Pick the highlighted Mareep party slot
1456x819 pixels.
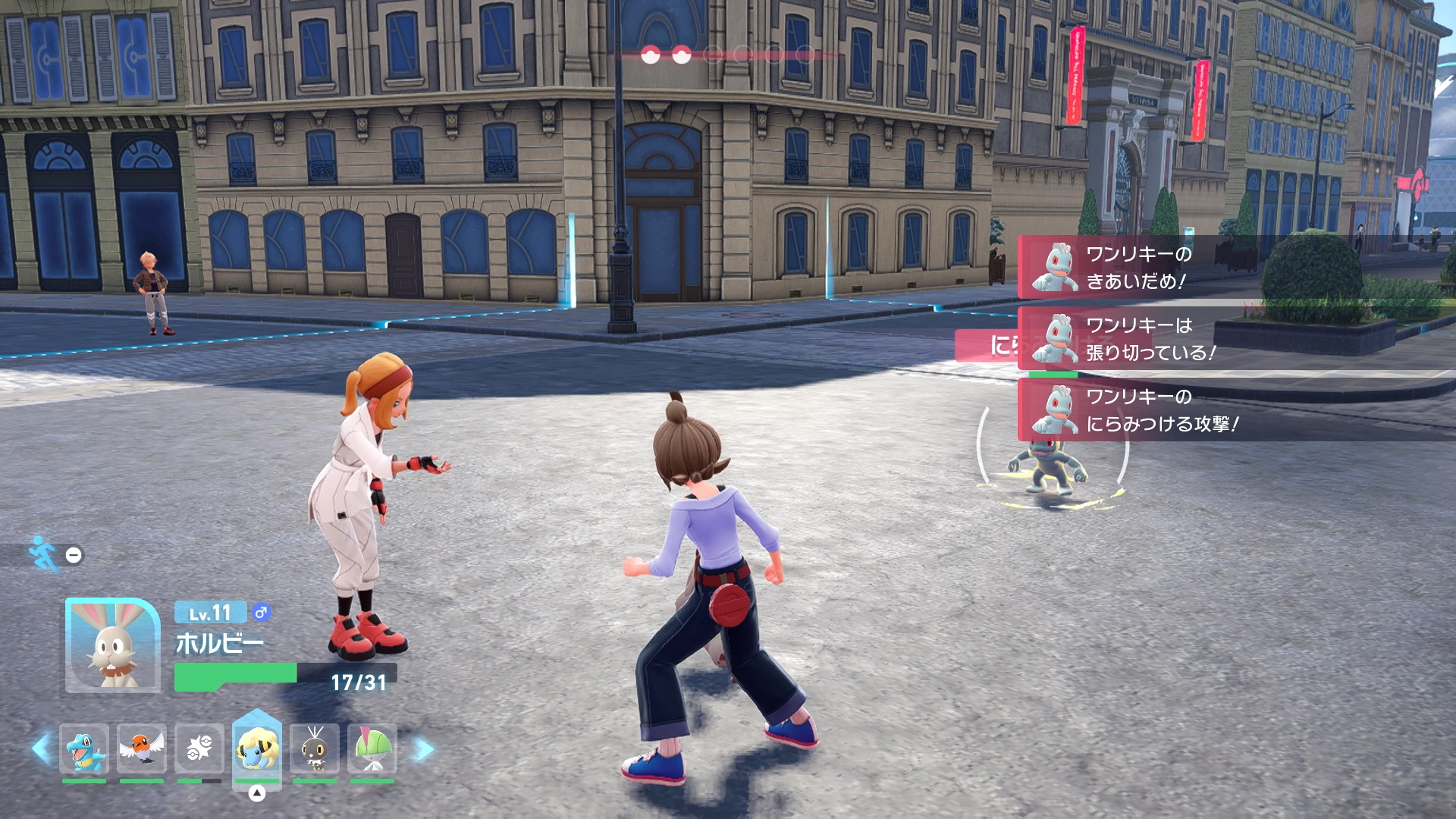(x=257, y=748)
